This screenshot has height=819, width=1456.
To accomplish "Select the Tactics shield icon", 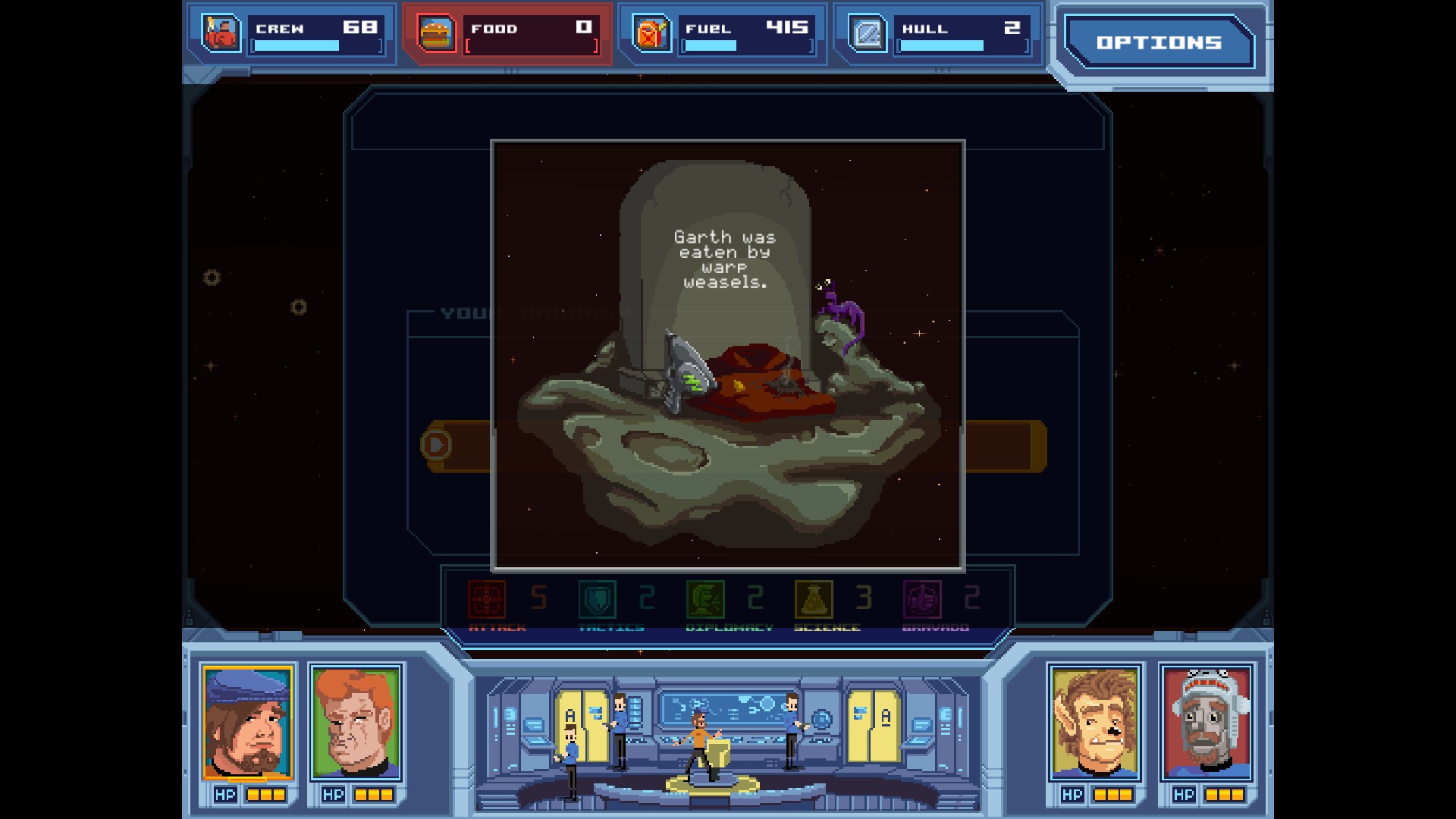I will pos(596,599).
